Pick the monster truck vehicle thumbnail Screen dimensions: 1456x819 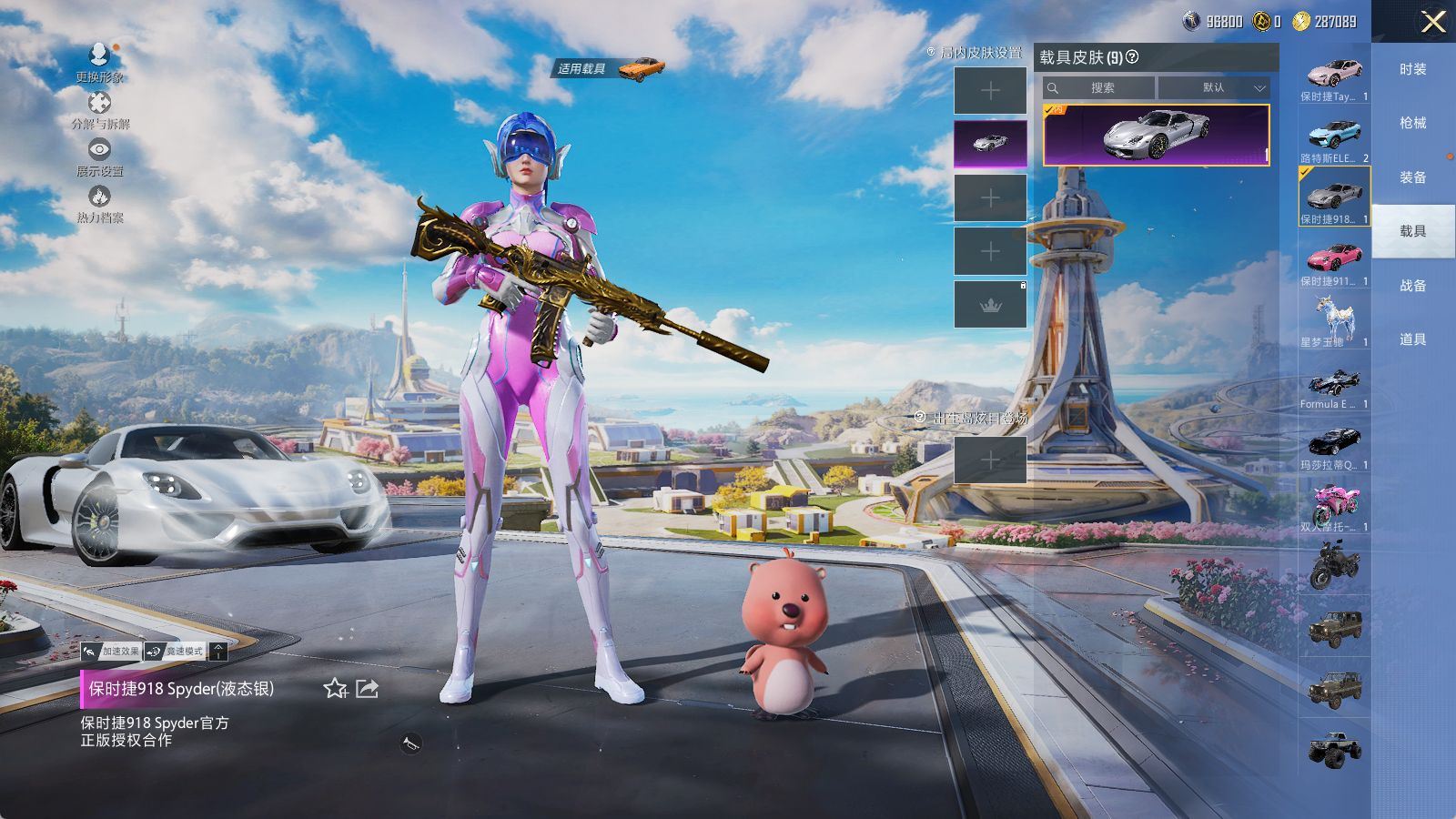click(x=1334, y=751)
